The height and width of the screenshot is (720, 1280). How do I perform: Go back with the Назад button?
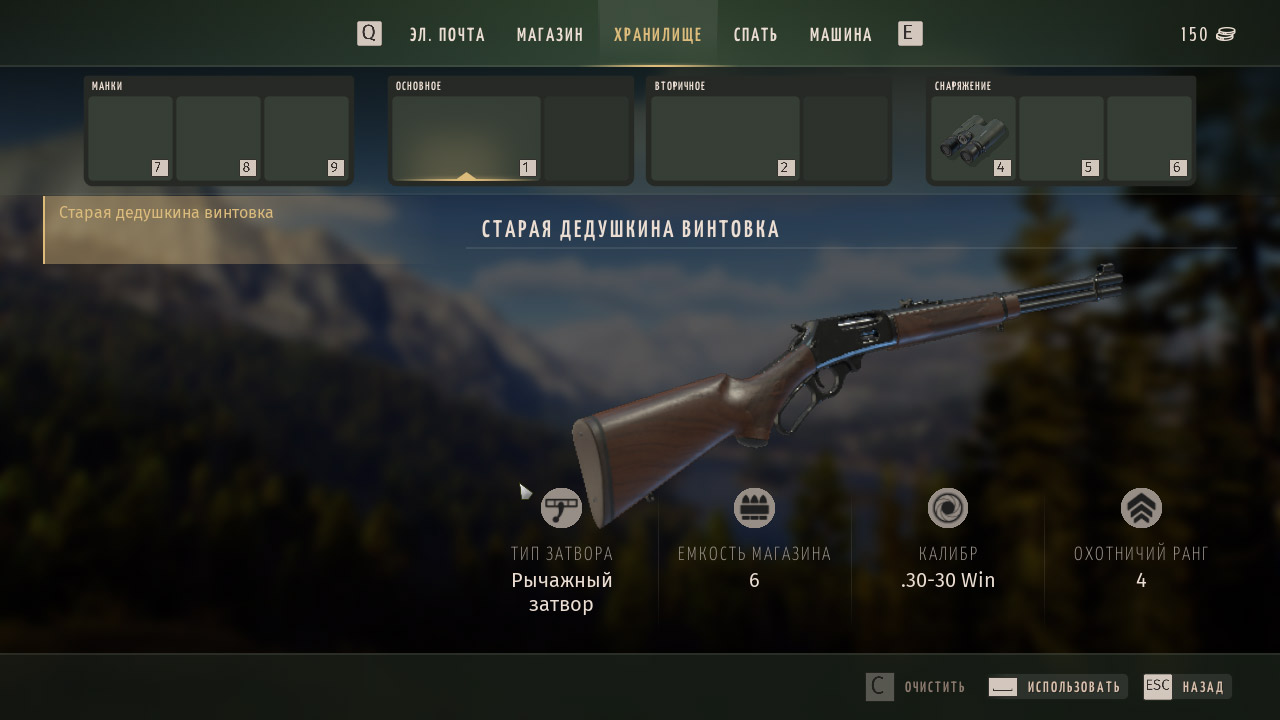click(1187, 687)
